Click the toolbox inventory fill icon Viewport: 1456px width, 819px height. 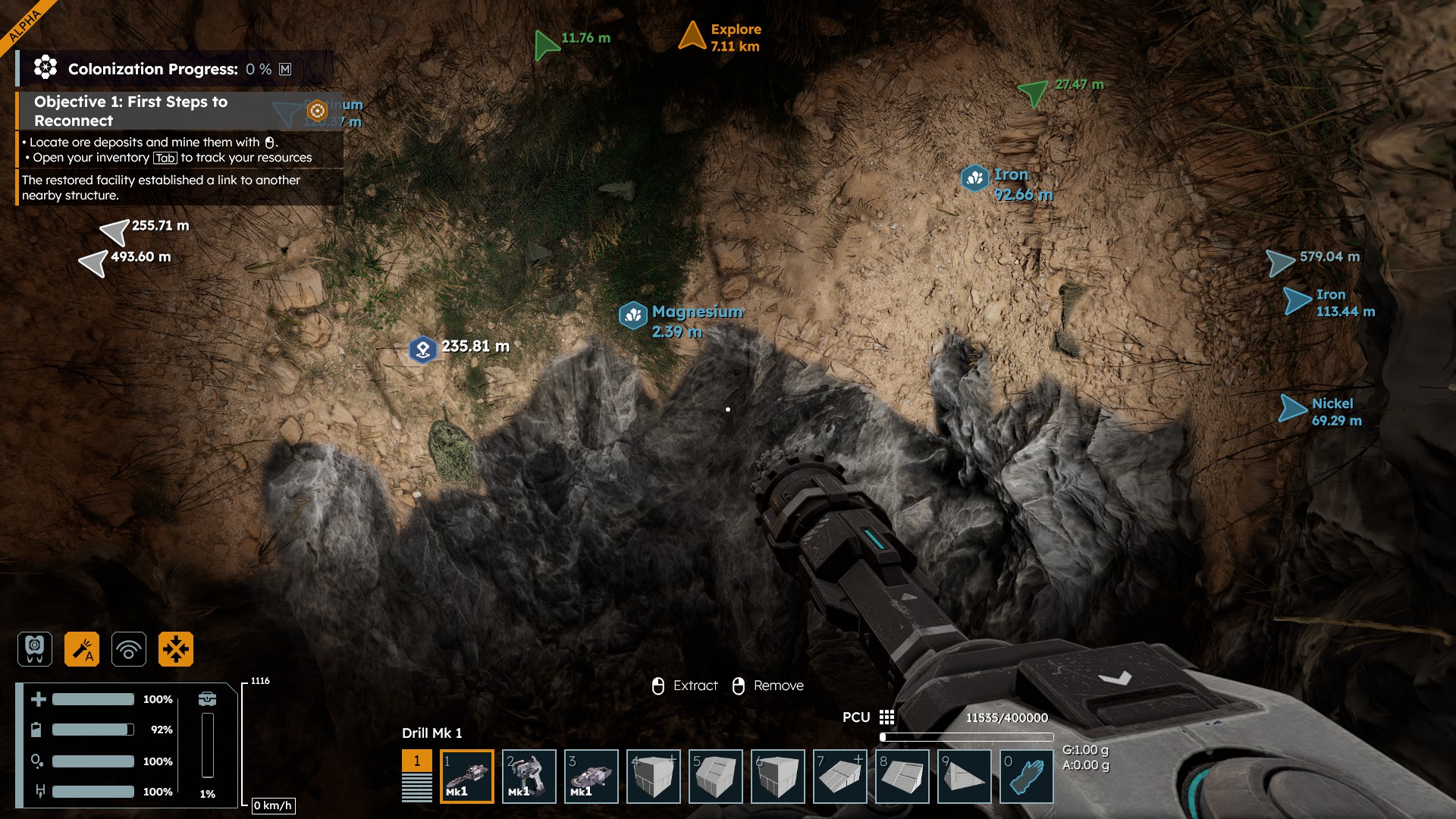(x=207, y=698)
